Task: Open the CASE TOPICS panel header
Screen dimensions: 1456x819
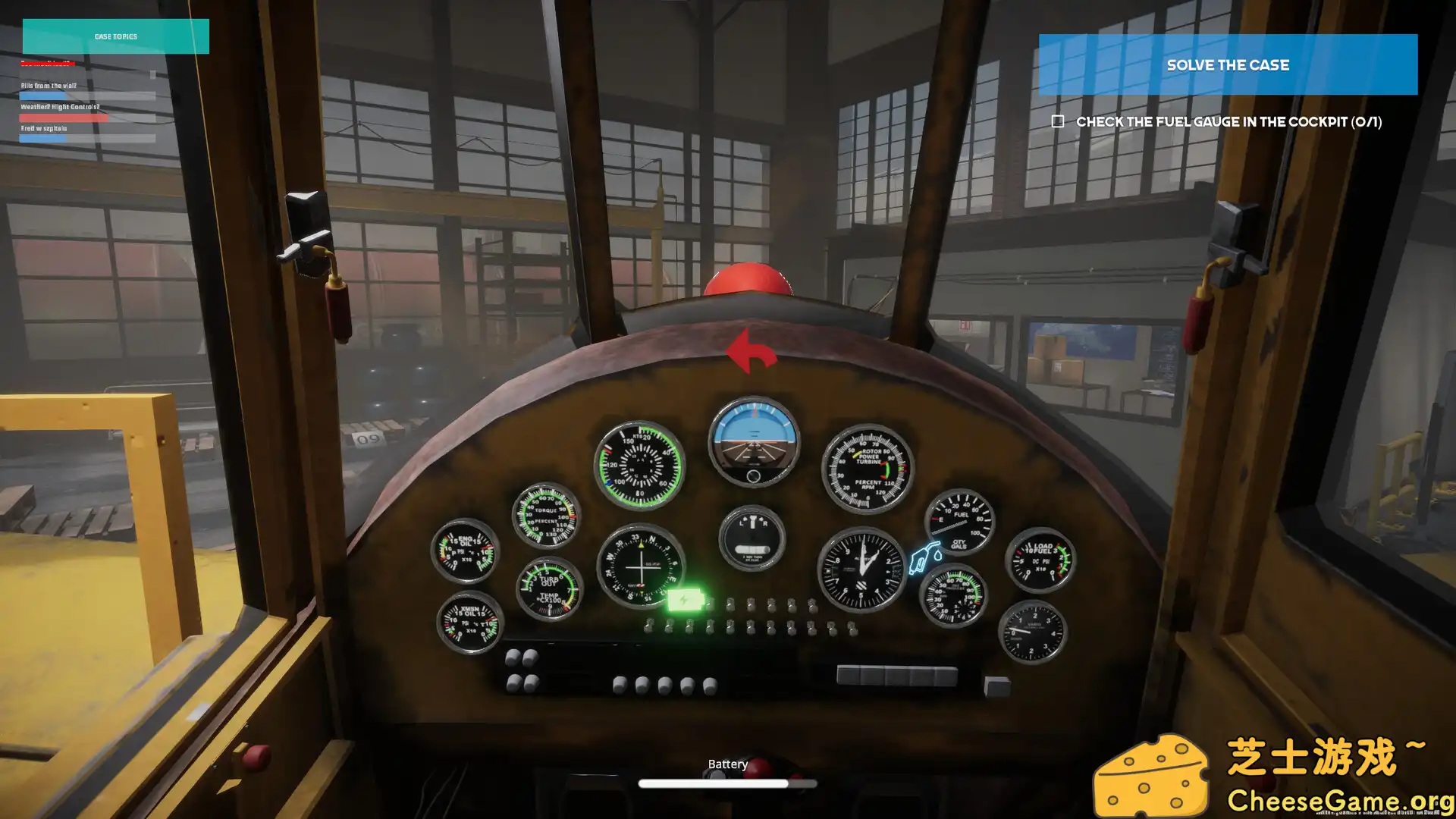Action: click(115, 36)
